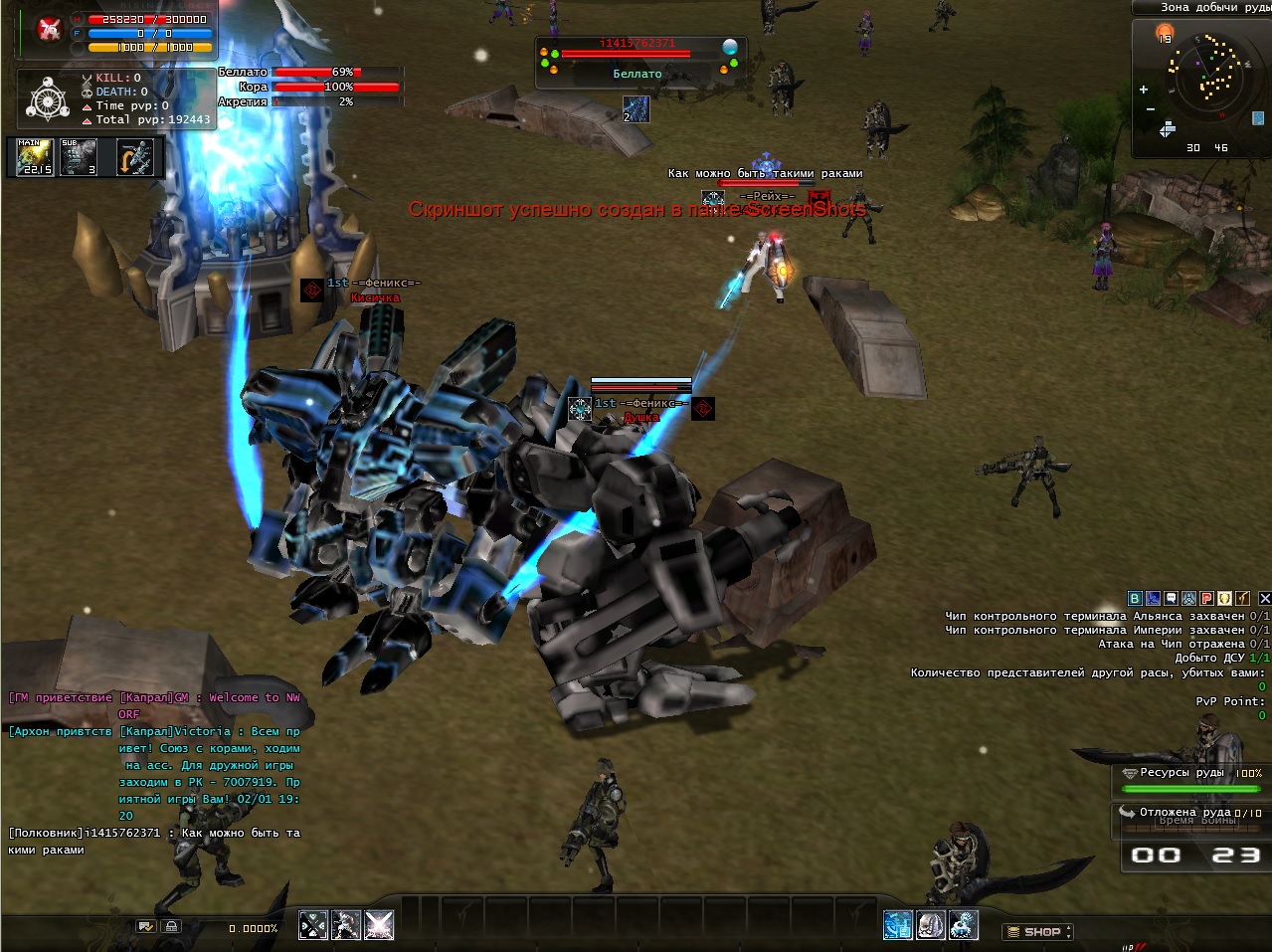Click the weapon swap arrow icon
Image resolution: width=1272 pixels, height=952 pixels.
click(135, 157)
